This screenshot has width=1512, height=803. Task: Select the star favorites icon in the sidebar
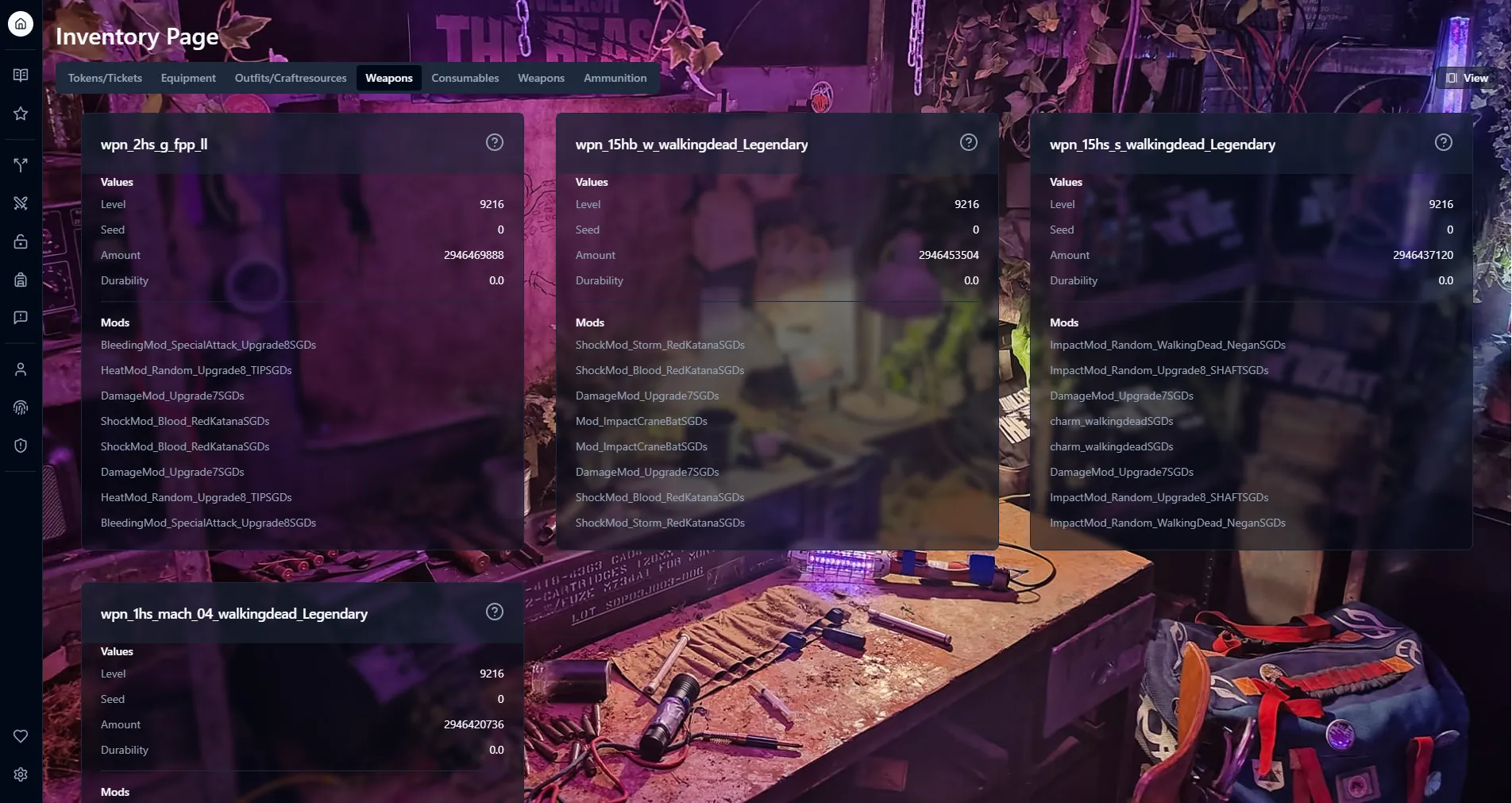(x=20, y=113)
